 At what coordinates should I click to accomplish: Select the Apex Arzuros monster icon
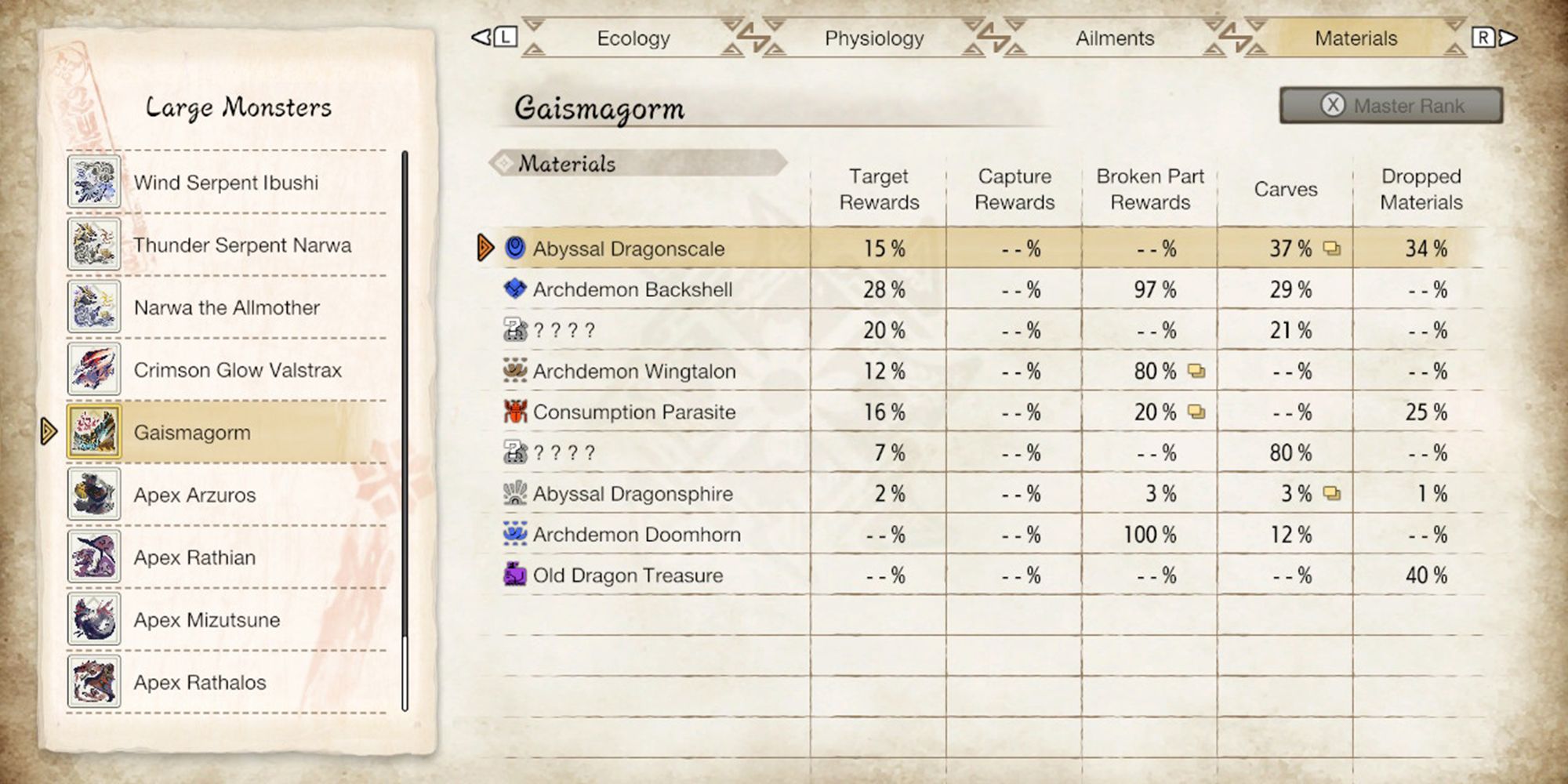pos(93,495)
